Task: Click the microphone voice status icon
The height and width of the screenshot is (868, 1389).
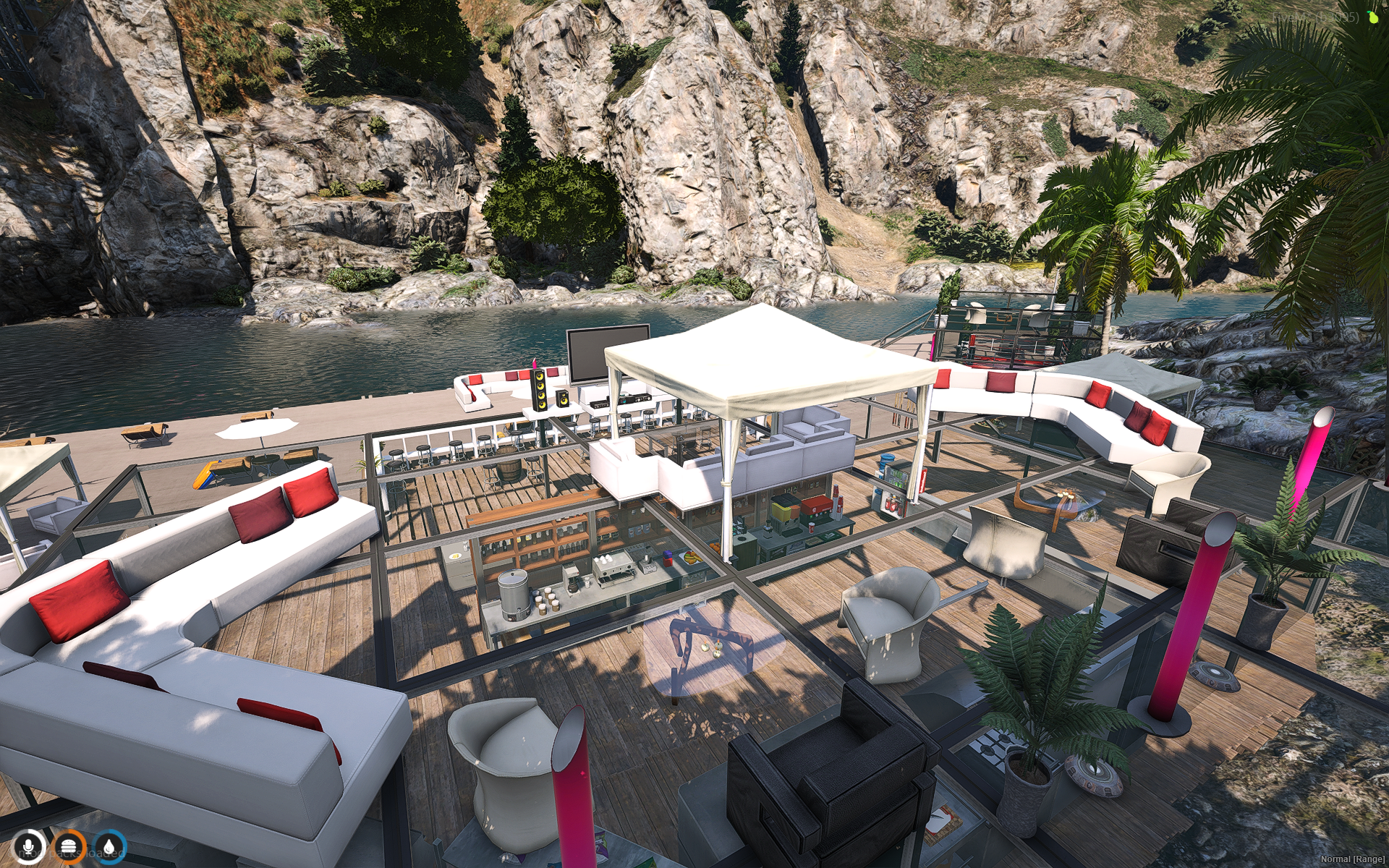Action: coord(30,845)
